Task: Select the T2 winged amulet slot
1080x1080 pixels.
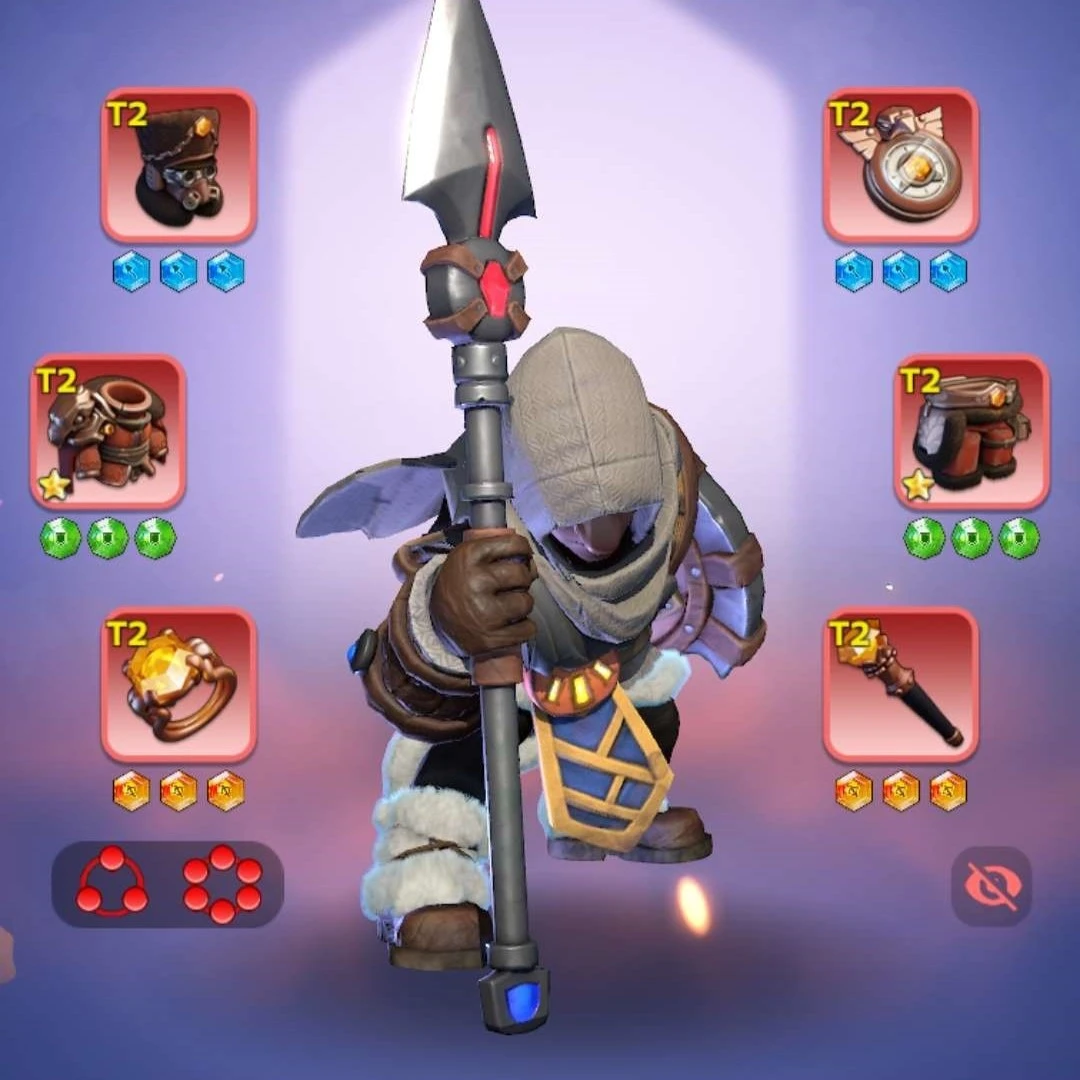Action: [x=901, y=166]
